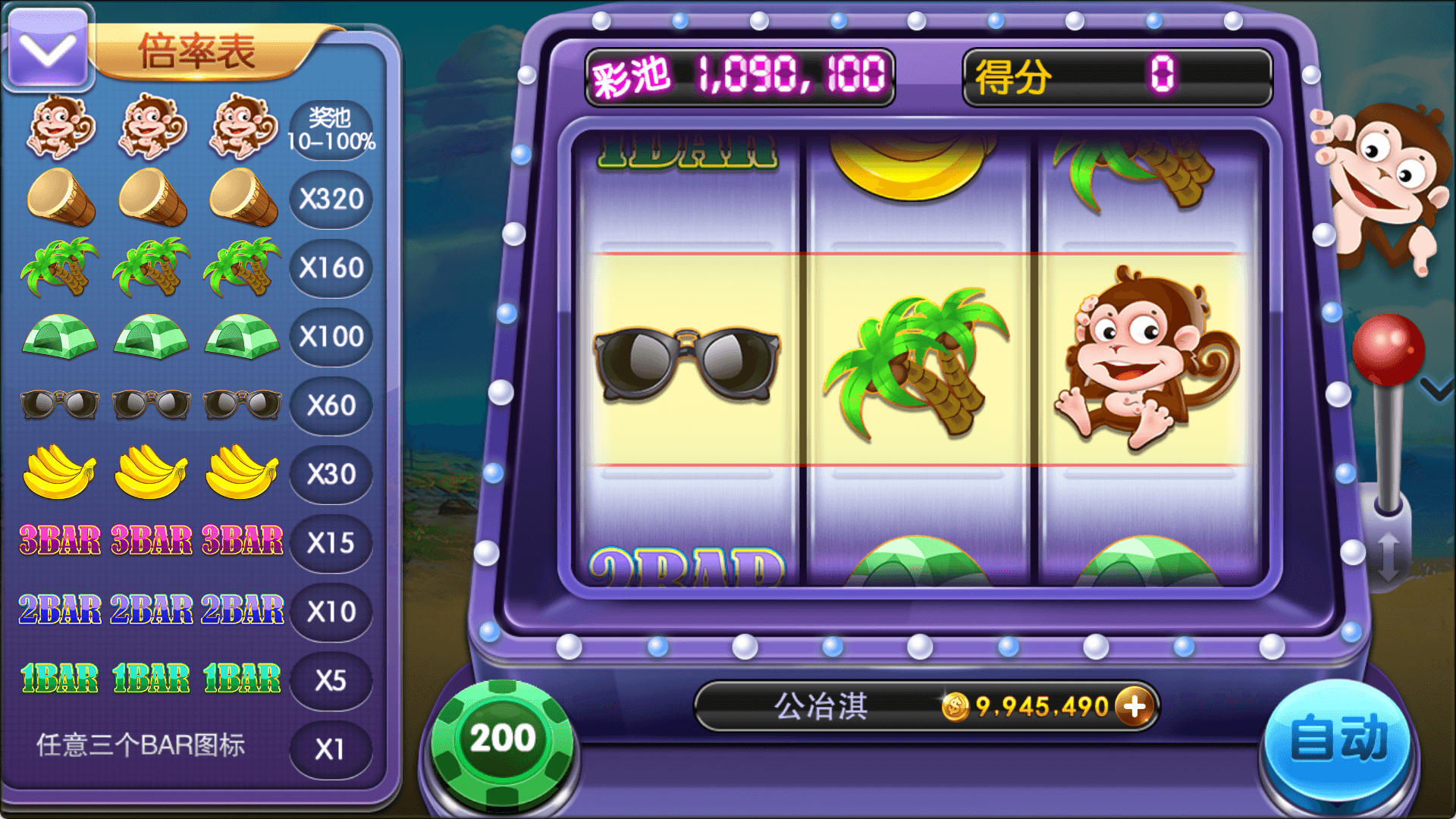Activate the blue 自动 auto-spin button

pyautogui.click(x=1338, y=739)
